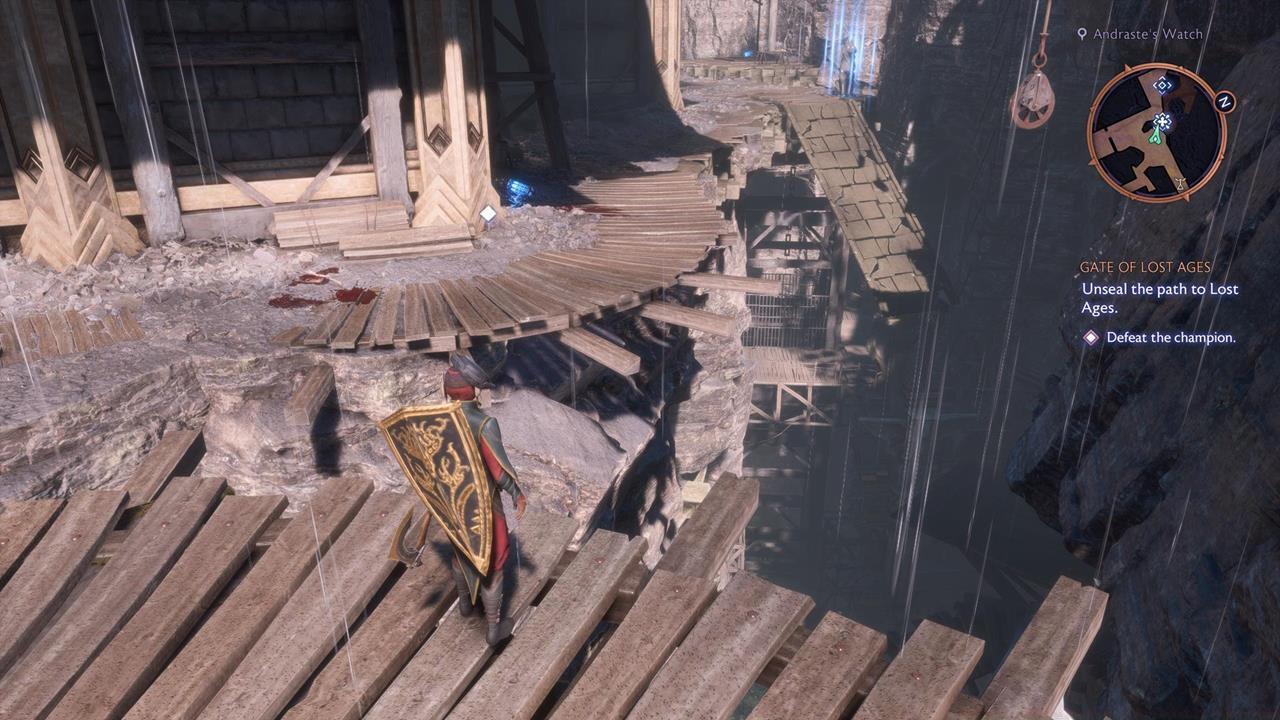Click the small icon at the minimap's bottom edge
This screenshot has width=1280, height=720.
coord(1180,184)
